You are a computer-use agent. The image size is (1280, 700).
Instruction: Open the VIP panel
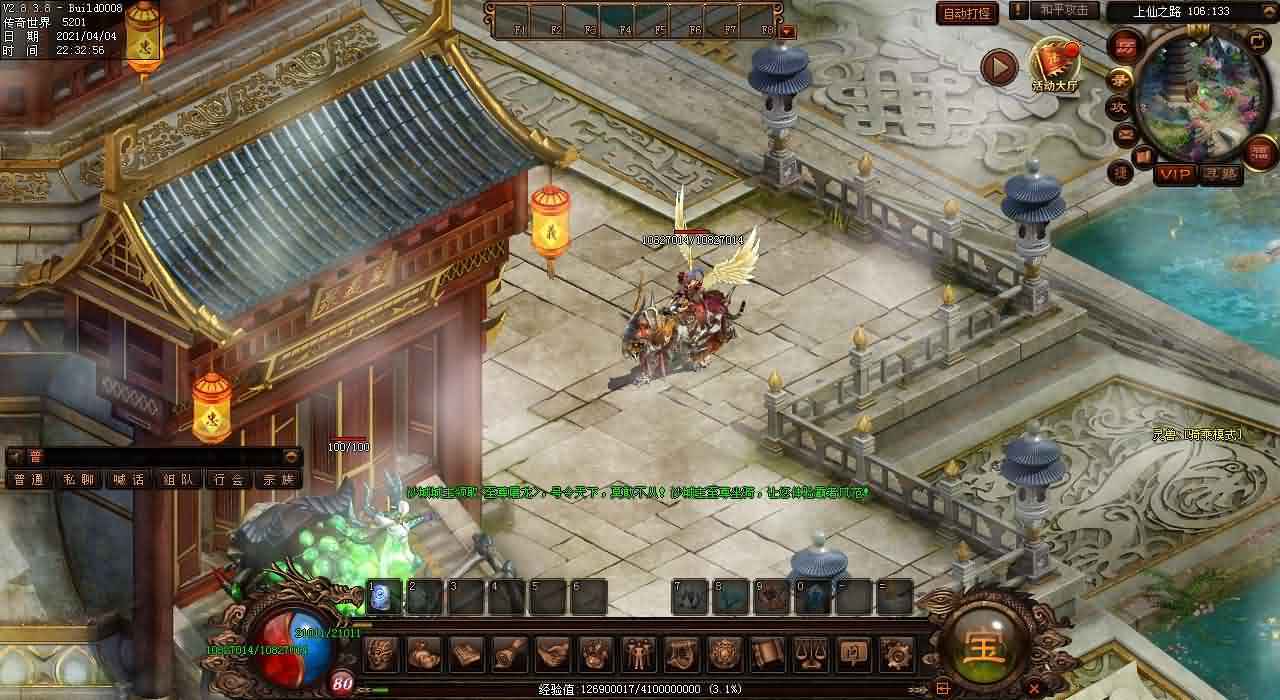pyautogui.click(x=1175, y=174)
